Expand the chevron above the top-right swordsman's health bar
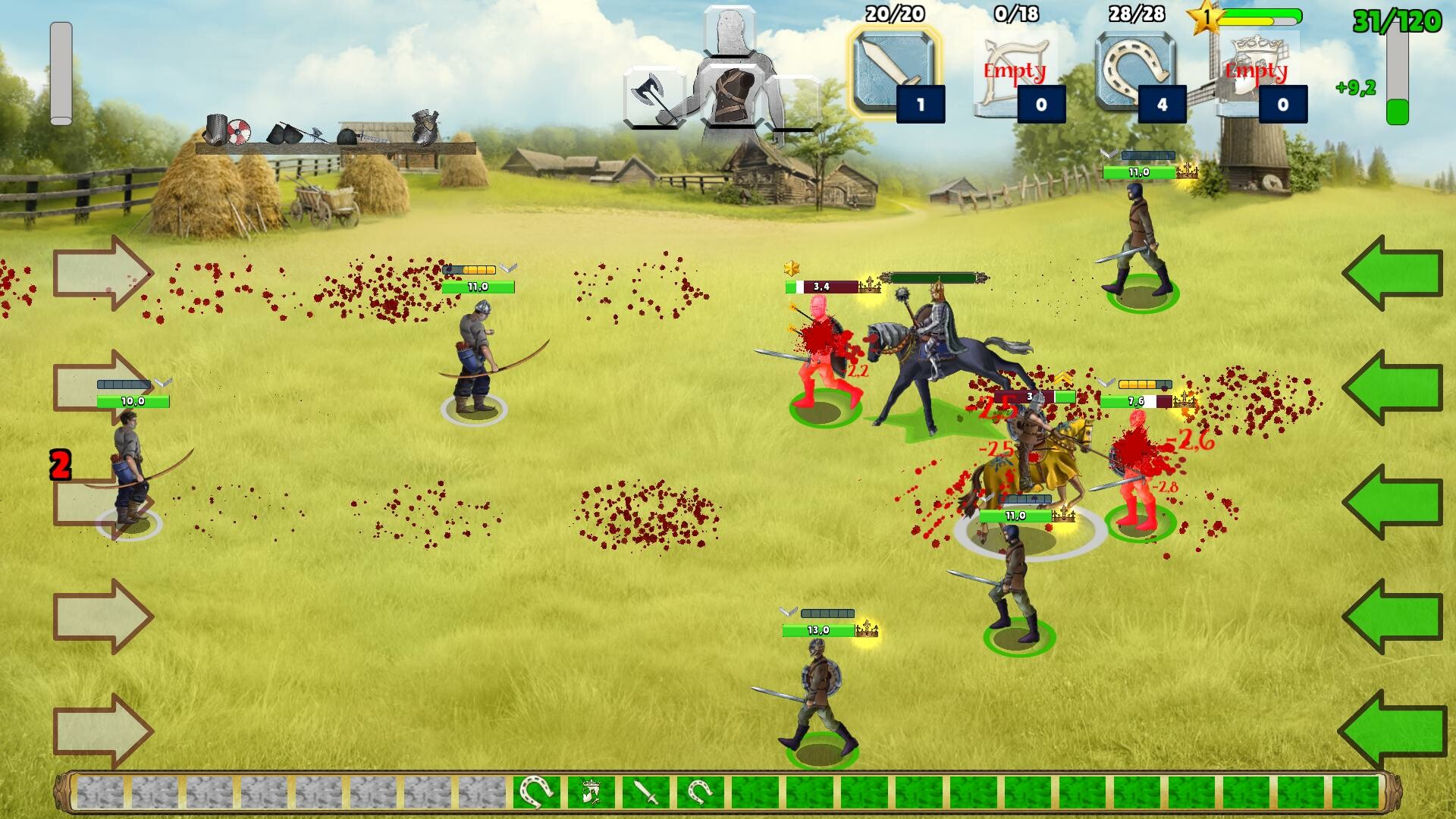This screenshot has width=1456, height=819. point(1108,154)
